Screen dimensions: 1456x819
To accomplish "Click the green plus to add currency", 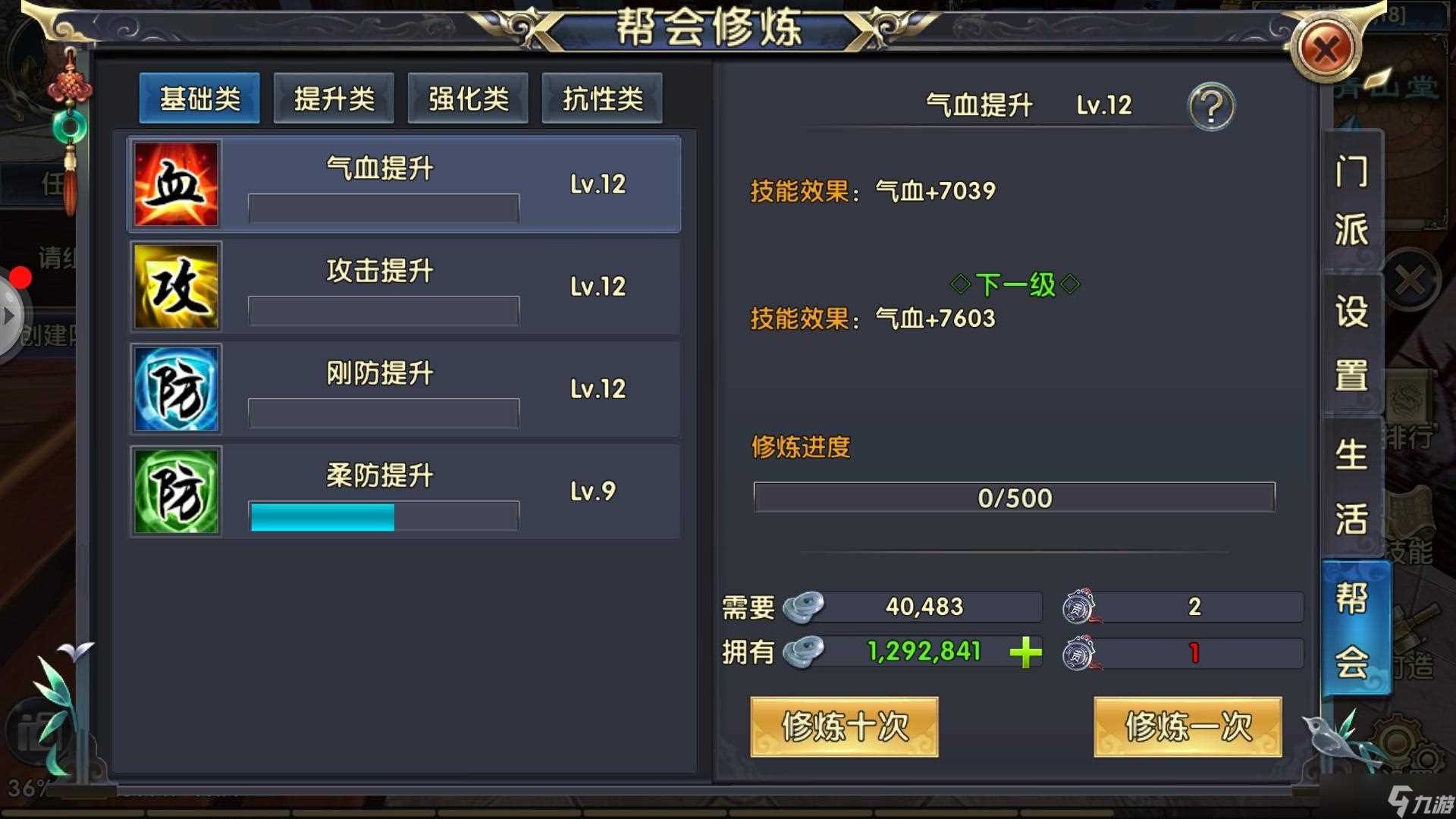I will pyautogui.click(x=1024, y=653).
